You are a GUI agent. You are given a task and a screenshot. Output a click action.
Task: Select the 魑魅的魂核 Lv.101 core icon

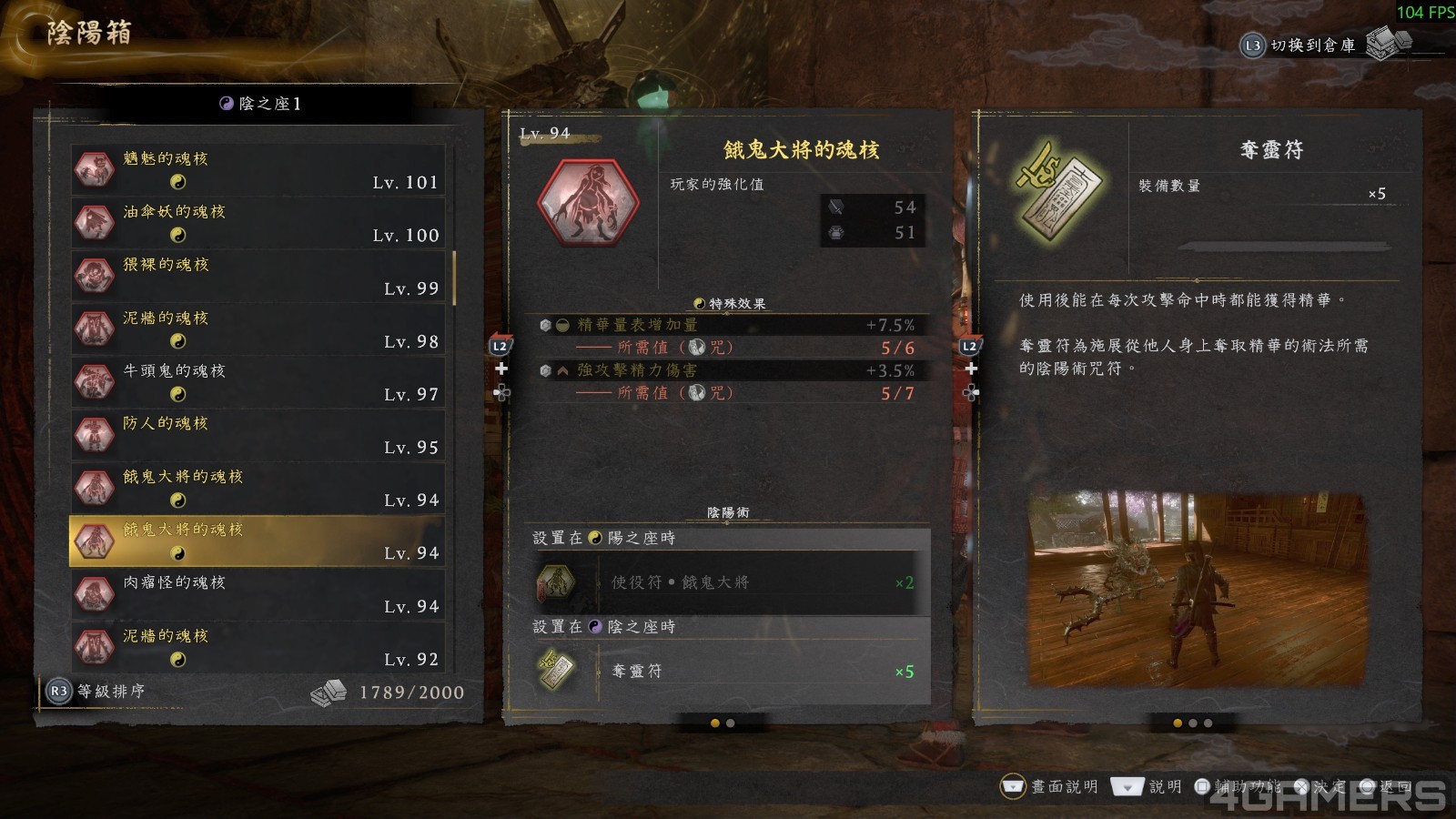coord(94,171)
